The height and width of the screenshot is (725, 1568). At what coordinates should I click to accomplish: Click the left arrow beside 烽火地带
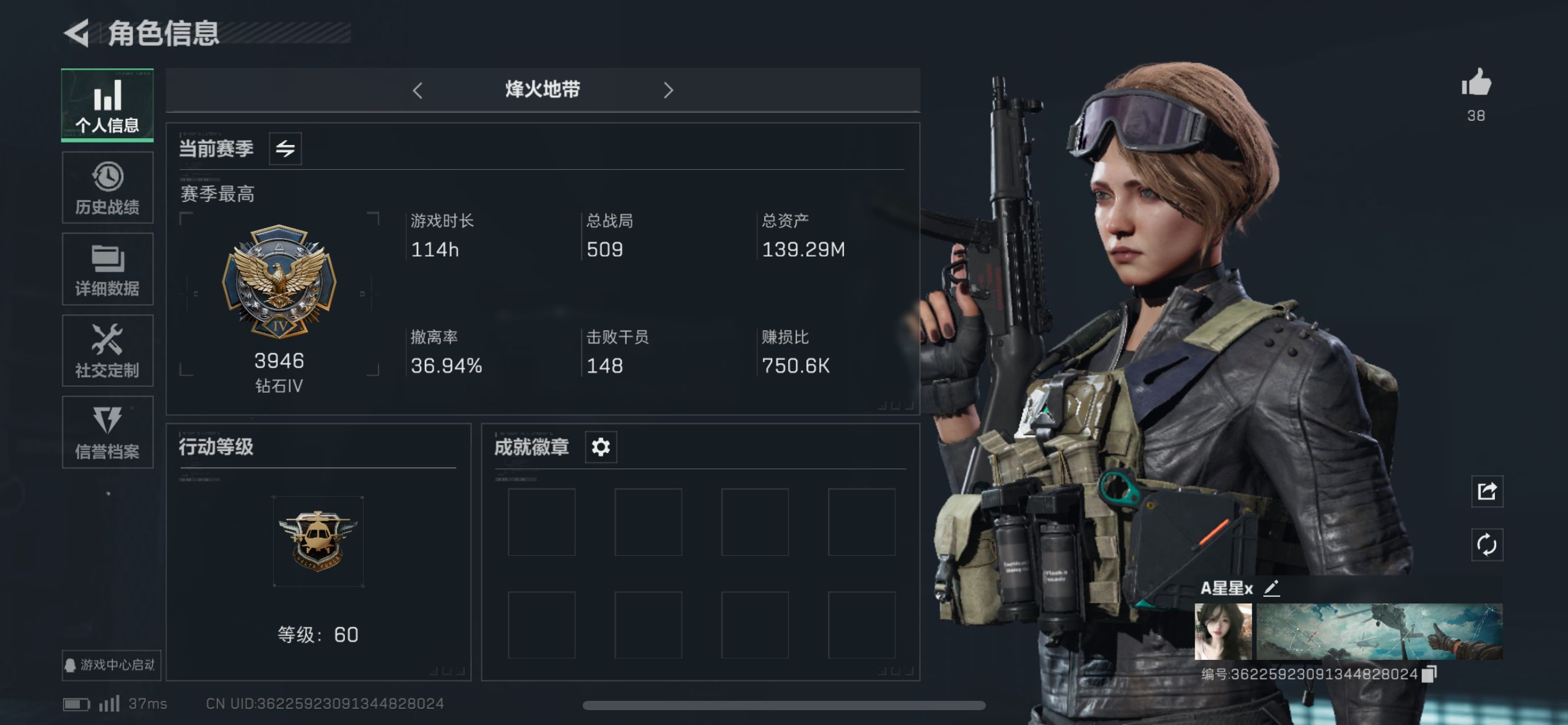tap(418, 90)
